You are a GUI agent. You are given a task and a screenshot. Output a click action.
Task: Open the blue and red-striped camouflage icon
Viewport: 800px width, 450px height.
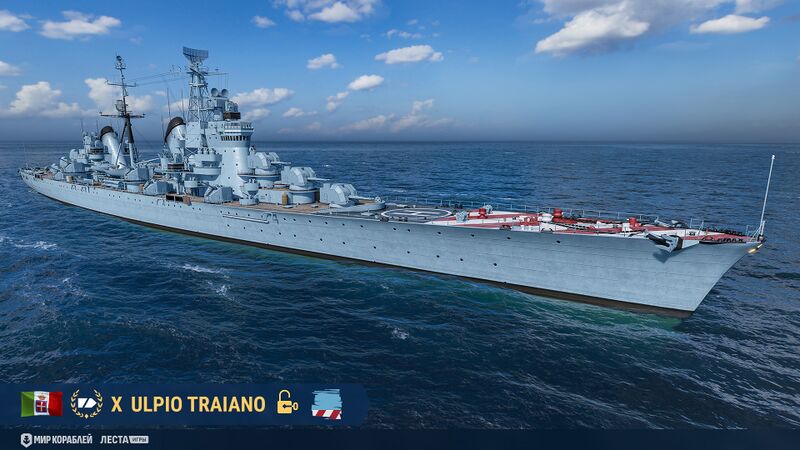pos(326,403)
